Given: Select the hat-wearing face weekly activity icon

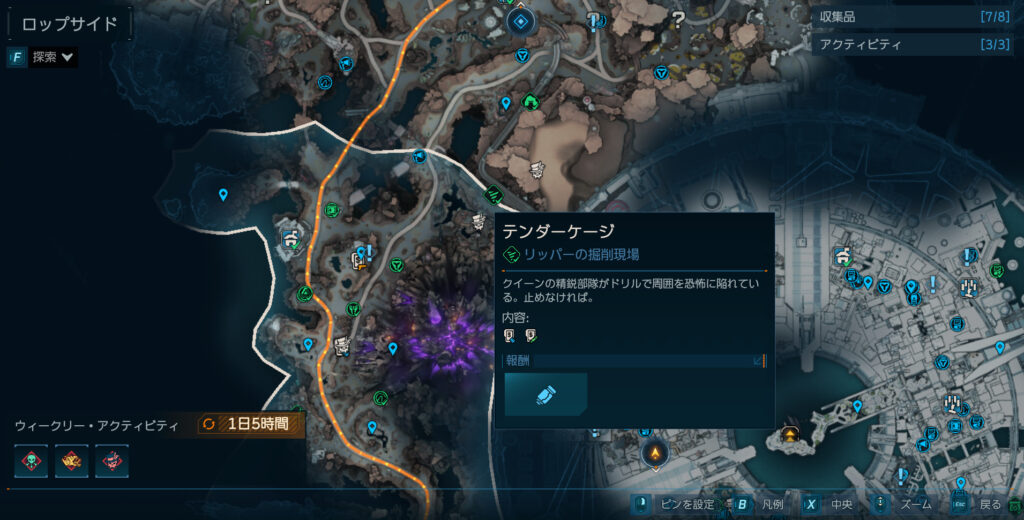Looking at the screenshot, I should (111, 461).
